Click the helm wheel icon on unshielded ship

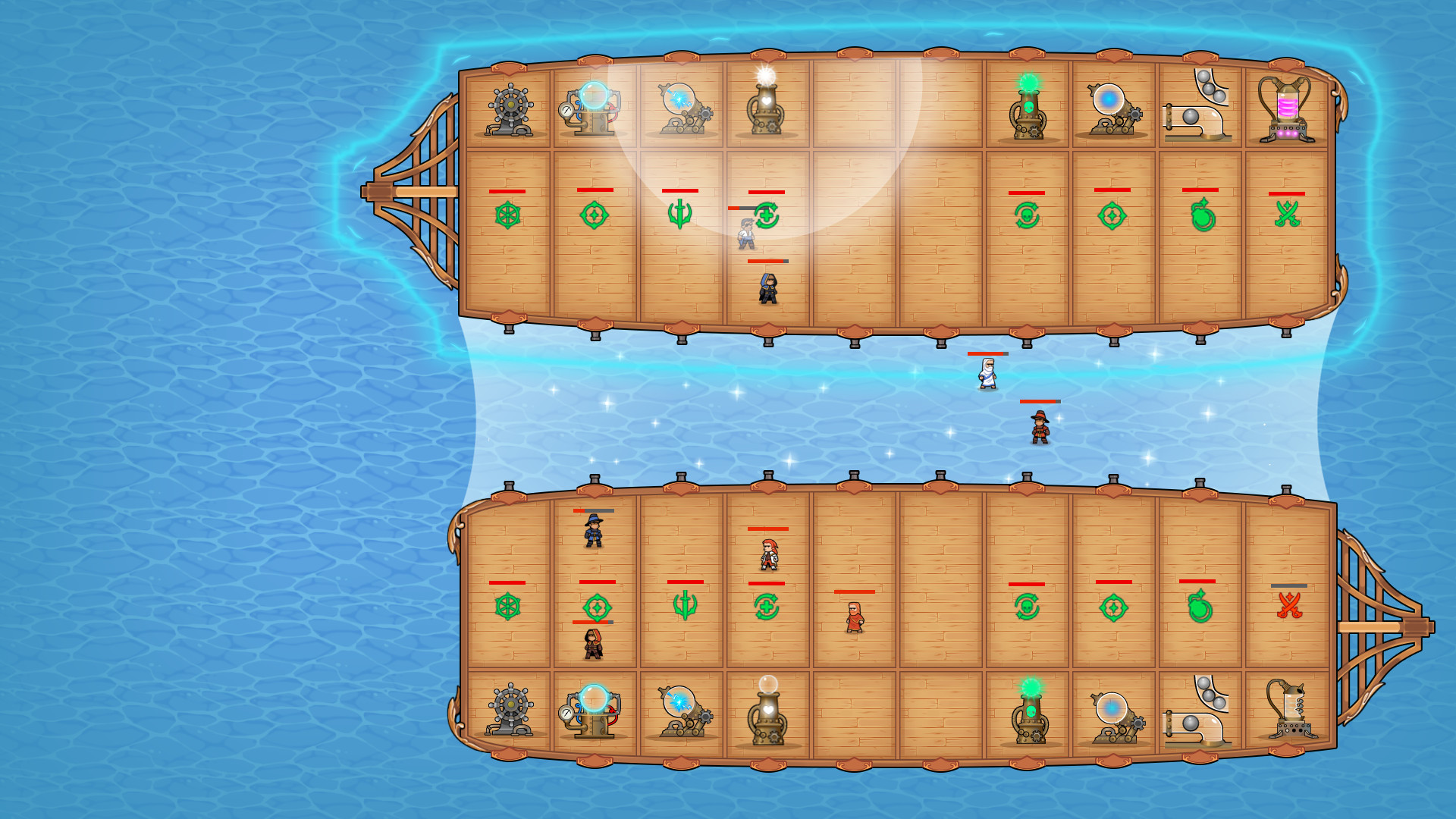coord(507,607)
